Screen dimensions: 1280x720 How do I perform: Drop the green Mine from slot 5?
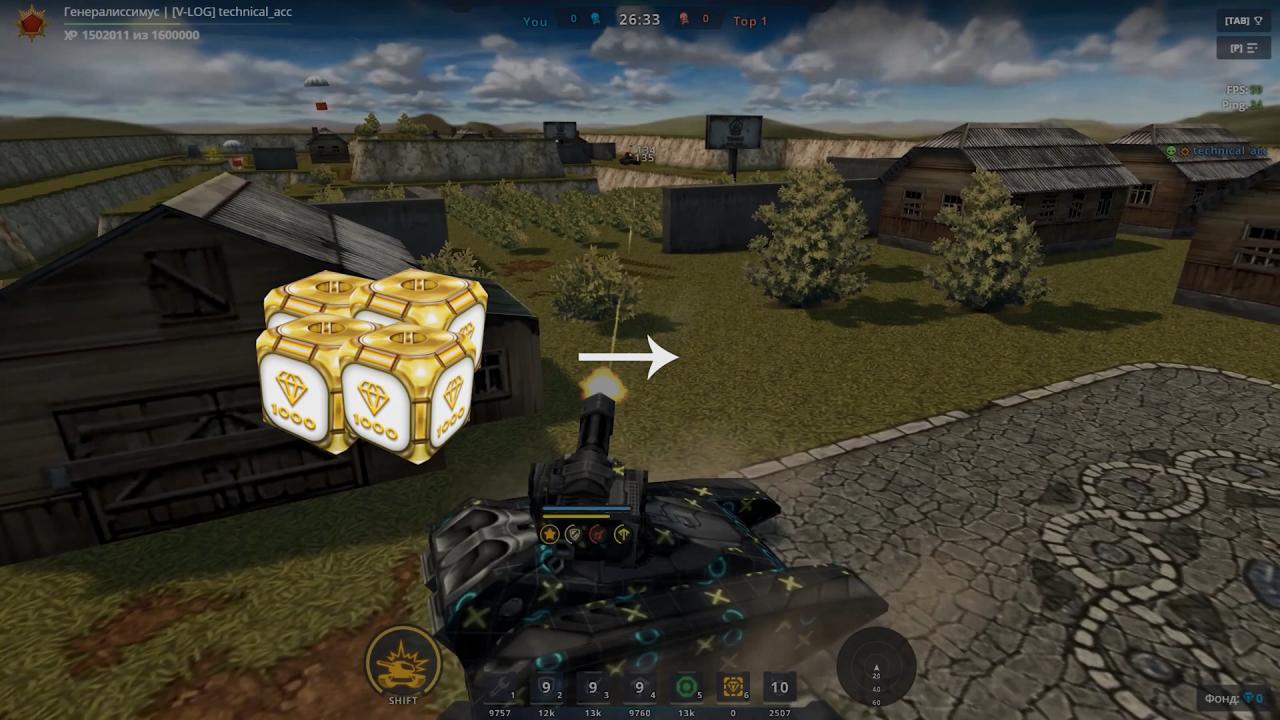pyautogui.click(x=685, y=688)
